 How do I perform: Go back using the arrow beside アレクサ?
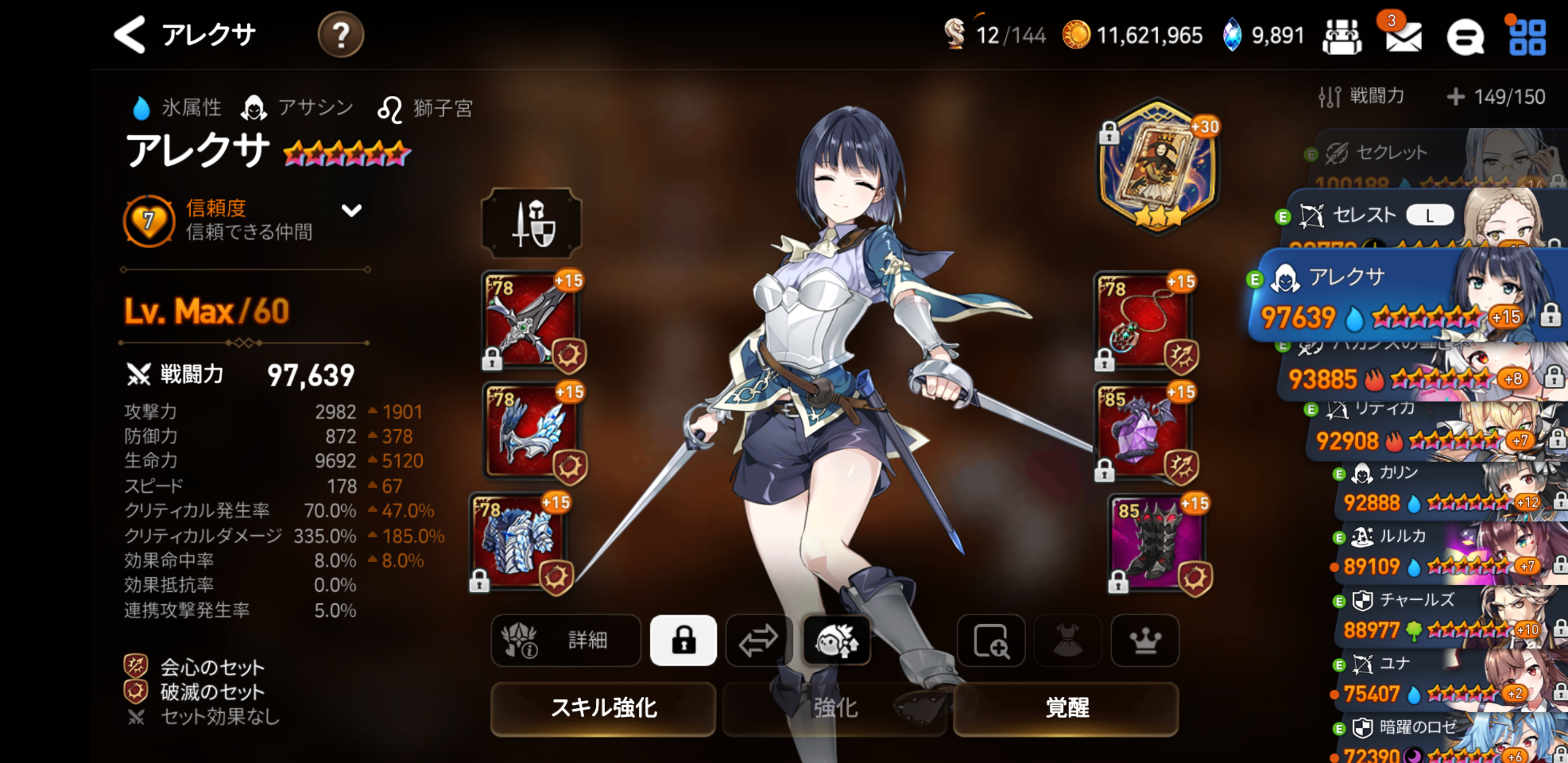click(x=130, y=35)
